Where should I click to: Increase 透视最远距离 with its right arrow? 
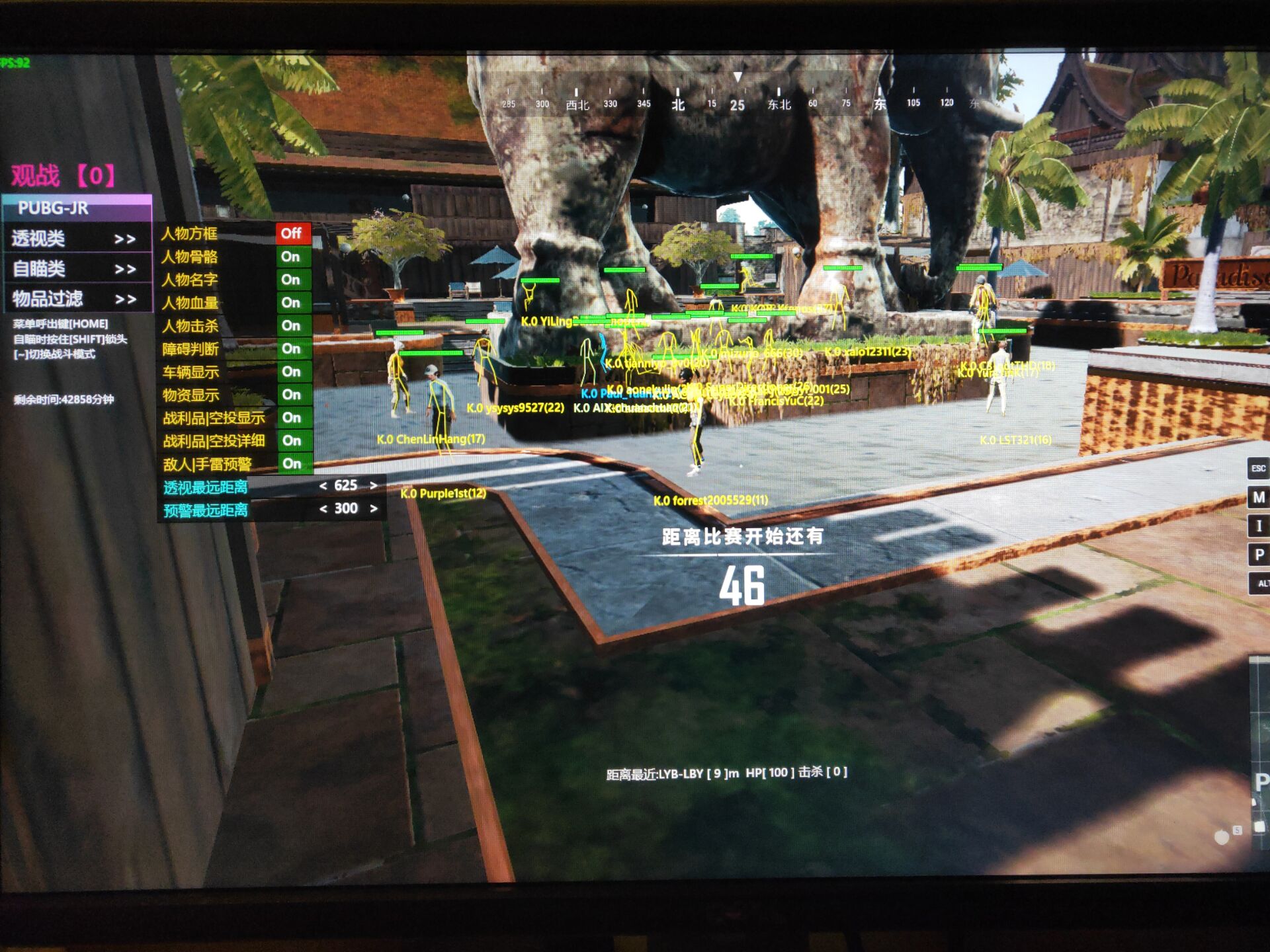[374, 486]
